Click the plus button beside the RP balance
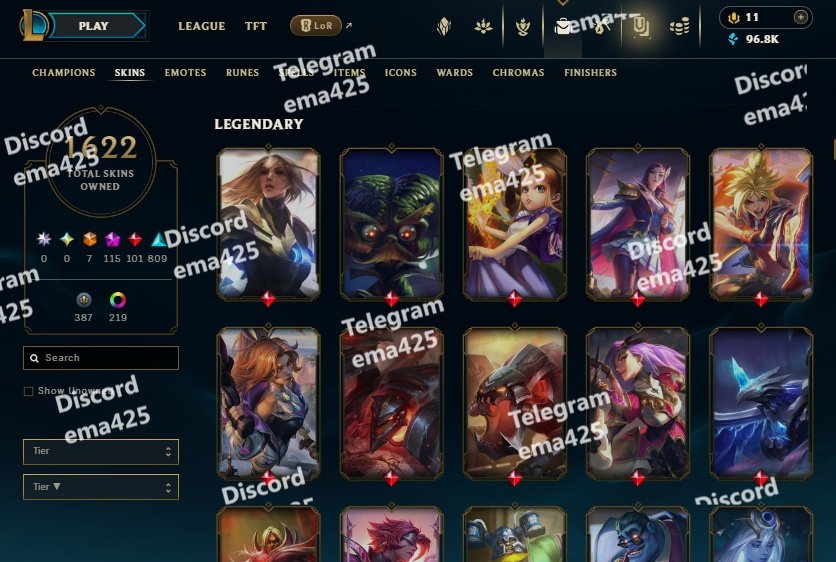The width and height of the screenshot is (836, 562). [800, 17]
